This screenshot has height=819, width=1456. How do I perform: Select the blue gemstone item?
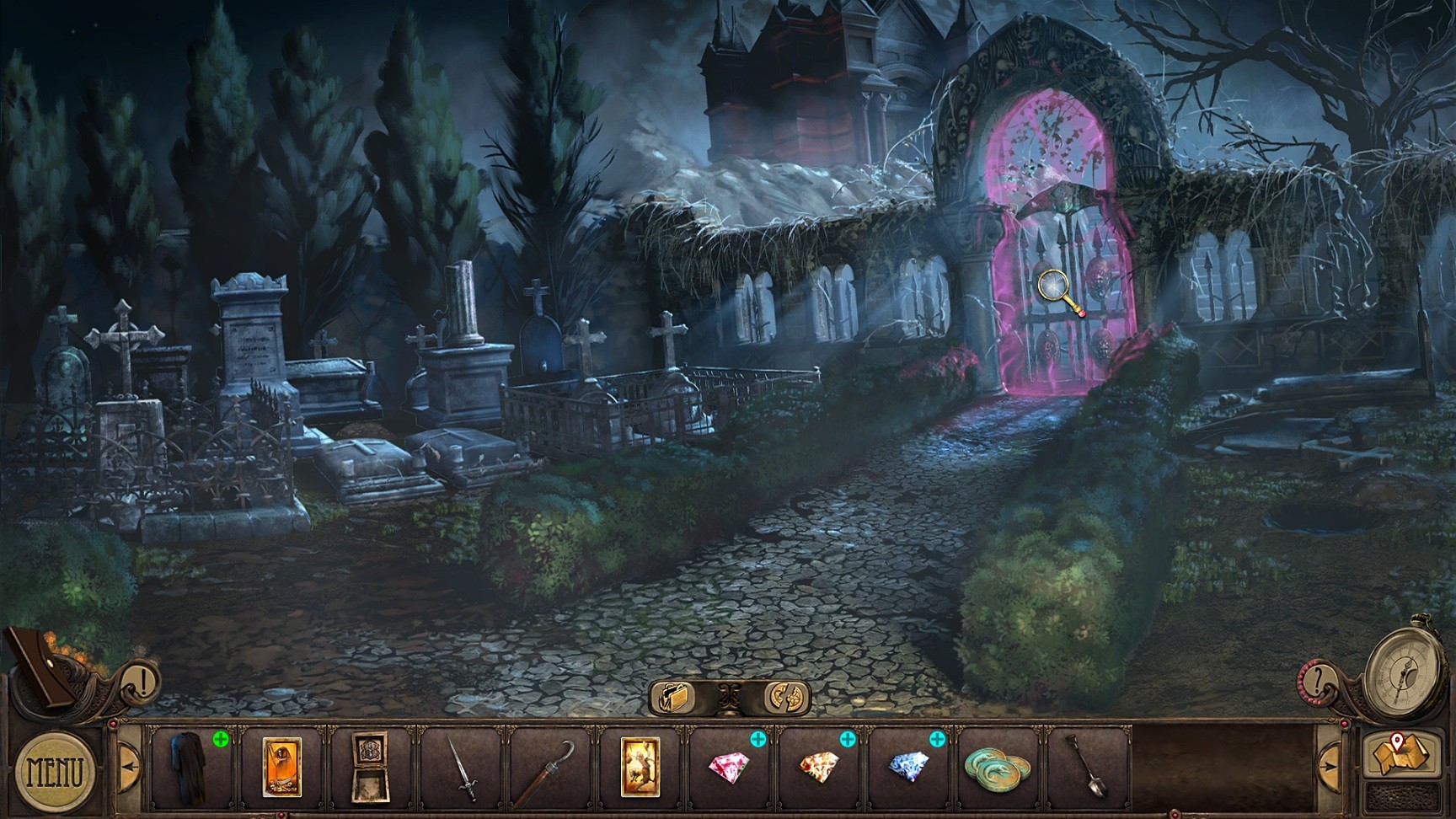(x=907, y=767)
